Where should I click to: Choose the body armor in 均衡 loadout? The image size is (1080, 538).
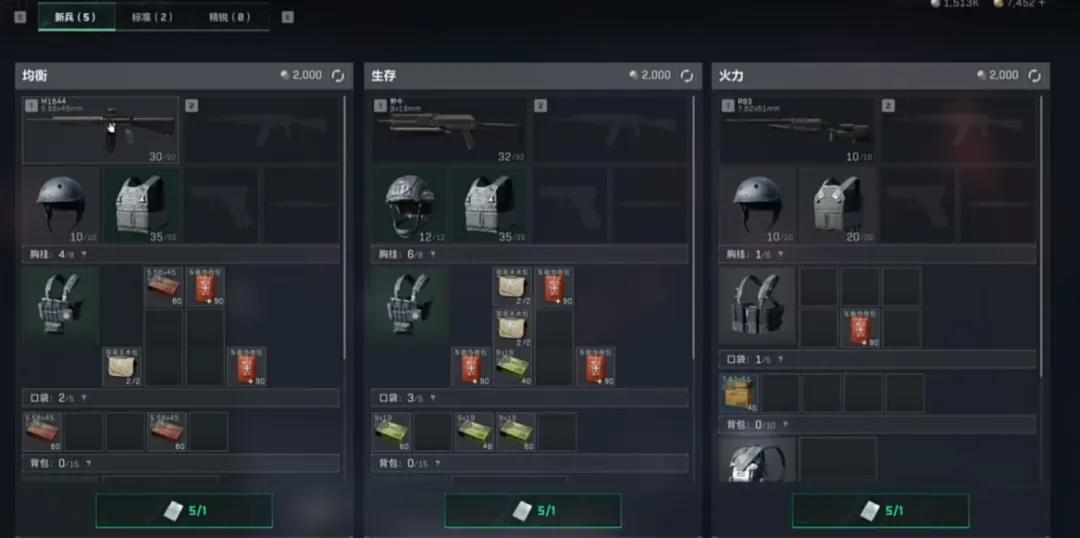coord(140,204)
